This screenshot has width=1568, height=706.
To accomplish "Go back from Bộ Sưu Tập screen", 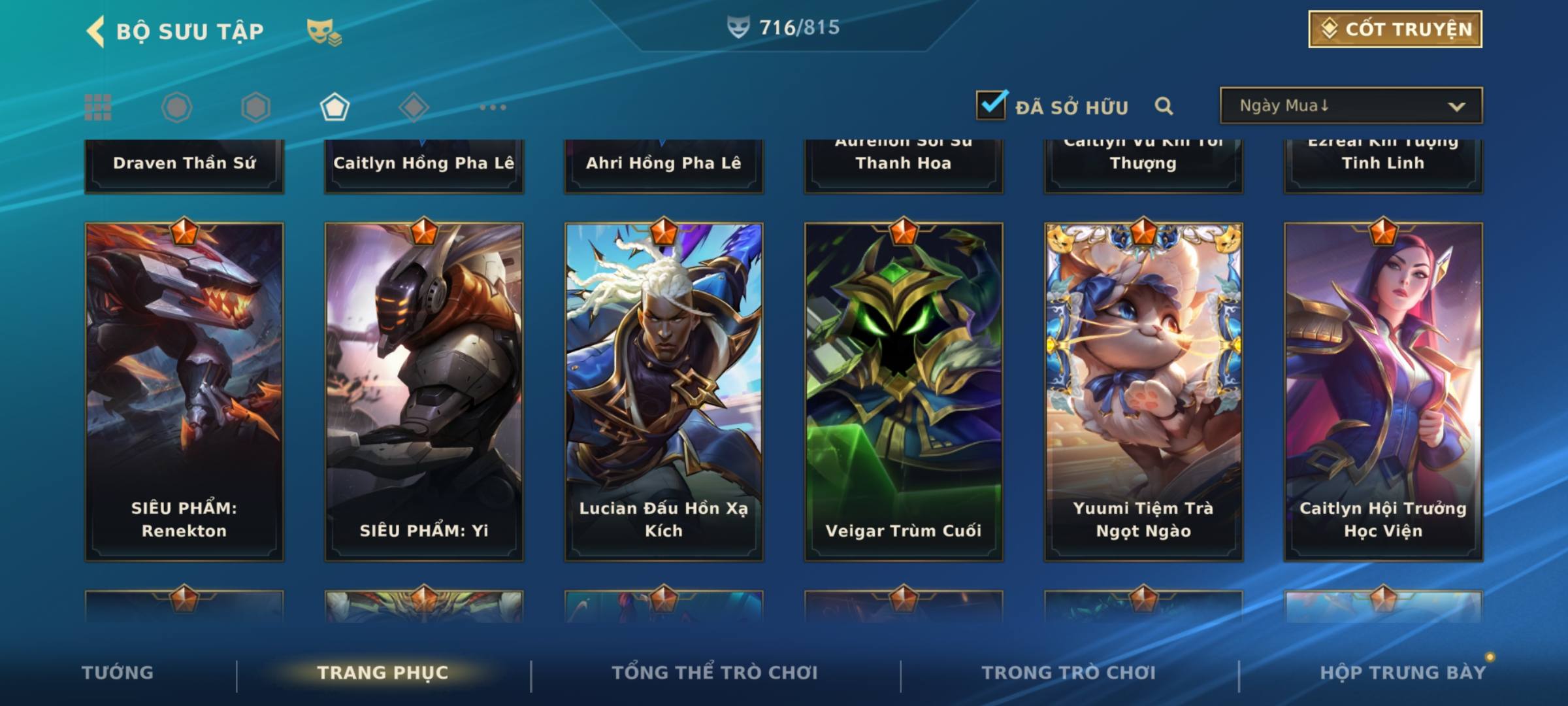I will click(95, 31).
